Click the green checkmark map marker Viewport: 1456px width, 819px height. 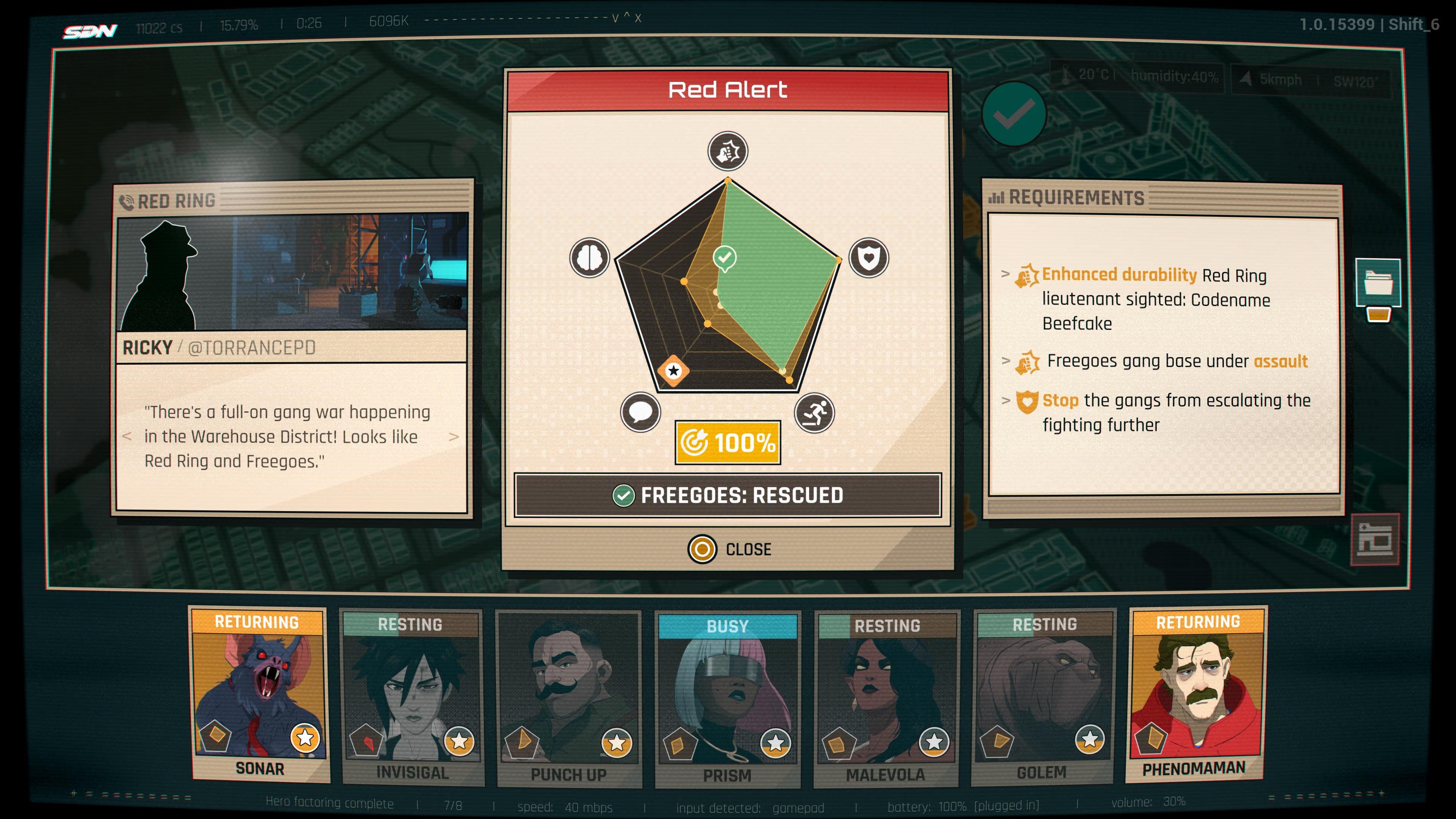click(x=1015, y=114)
